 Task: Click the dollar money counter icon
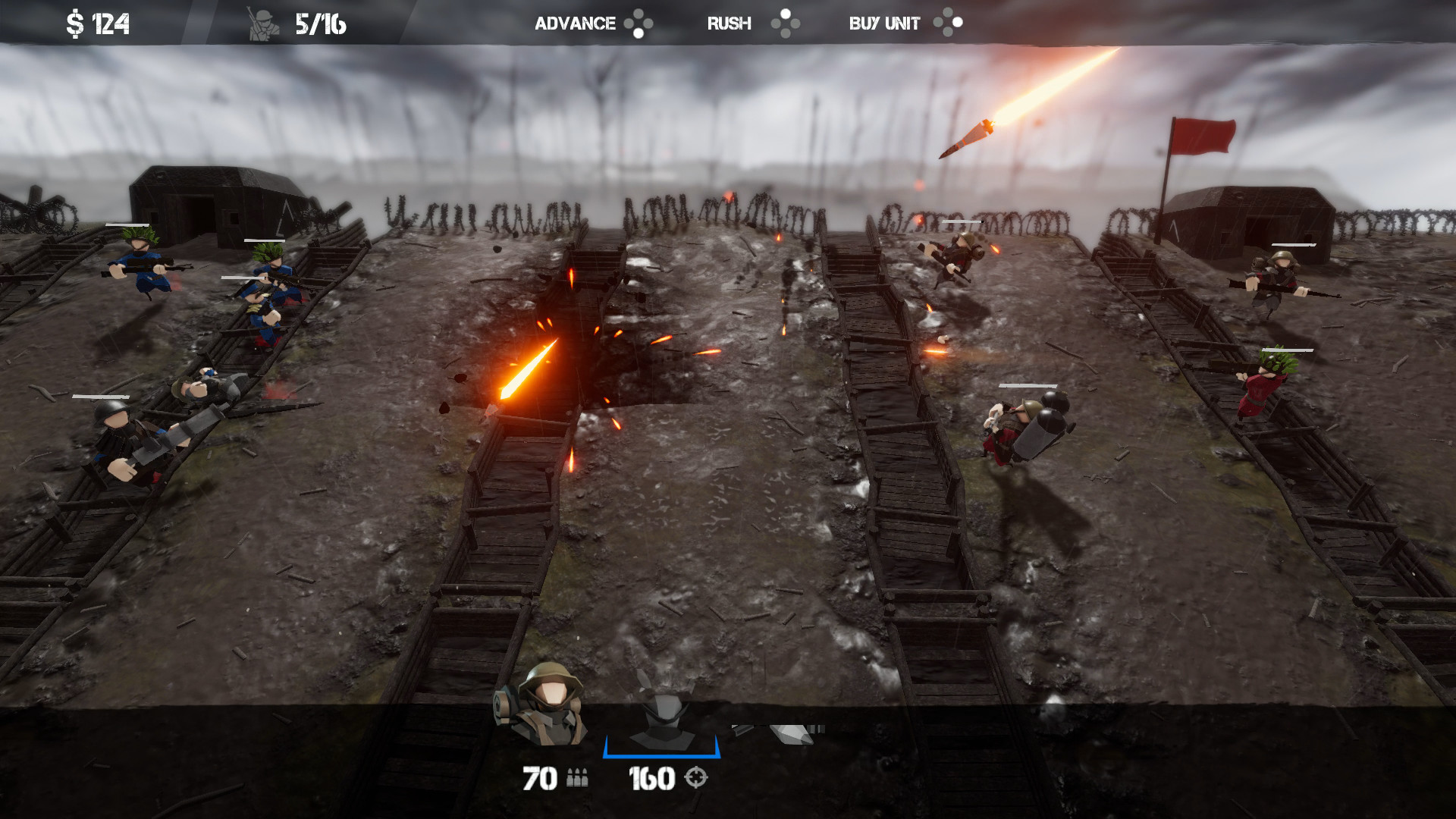click(x=77, y=21)
